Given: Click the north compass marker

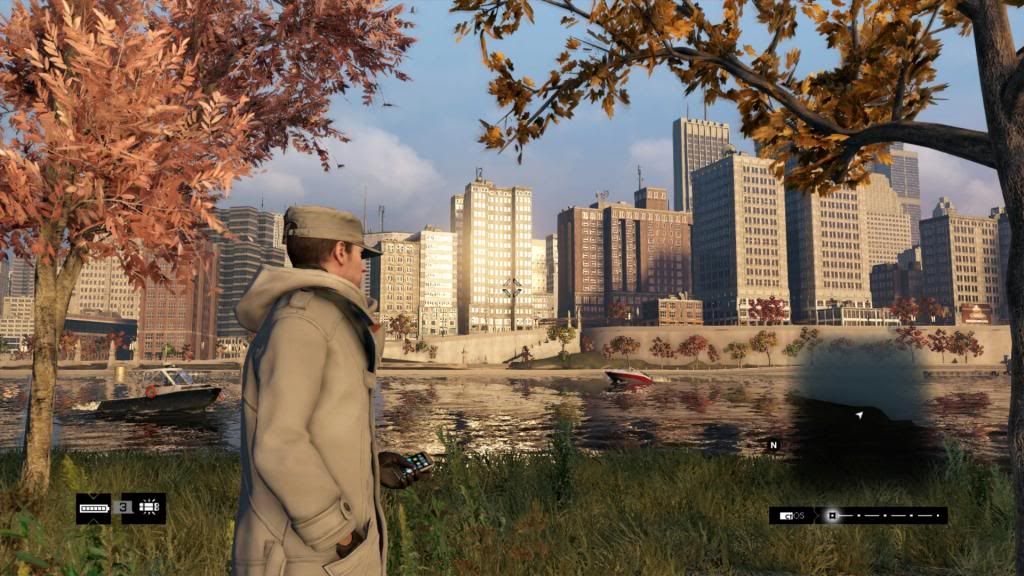Looking at the screenshot, I should tap(772, 444).
